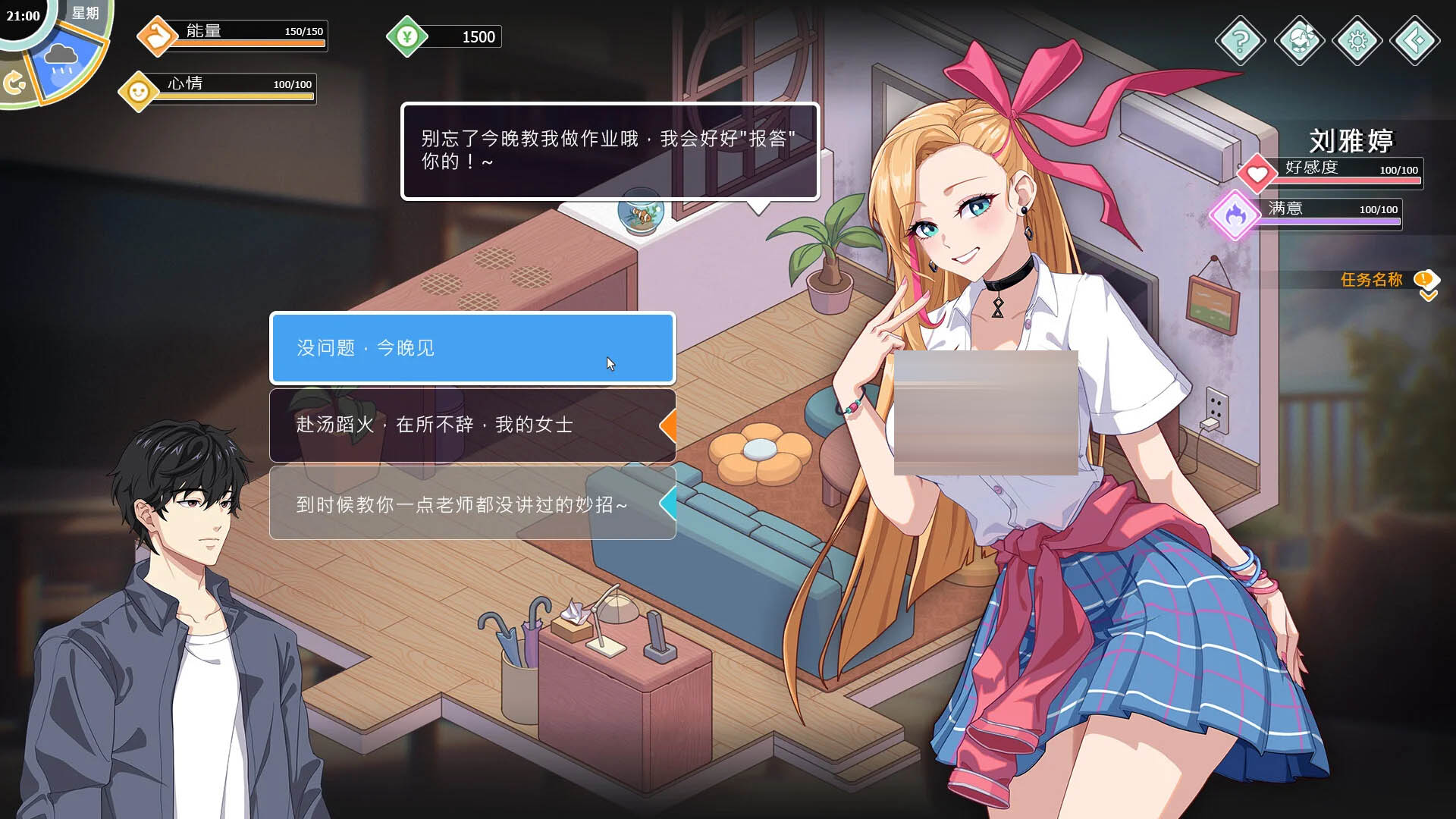1456x819 pixels.
Task: Open the settings gear icon
Action: (x=1357, y=42)
